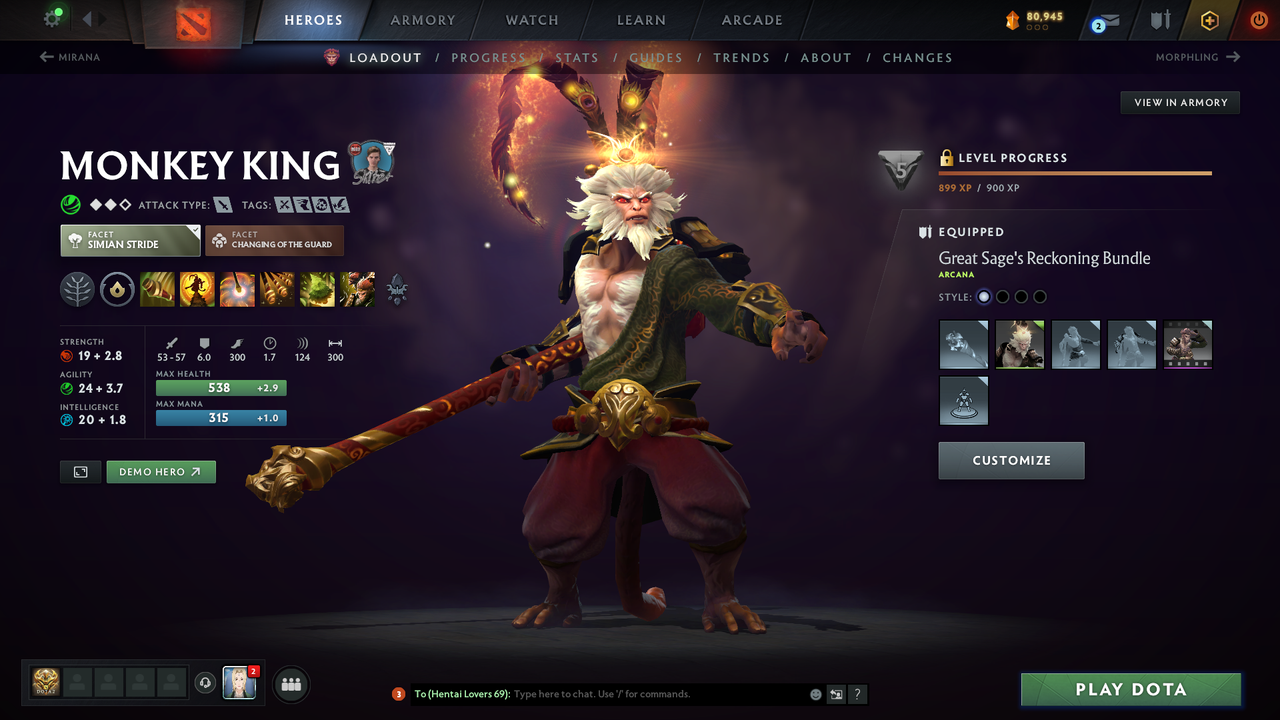Open the Dota Plus hexagon icon

1210,22
